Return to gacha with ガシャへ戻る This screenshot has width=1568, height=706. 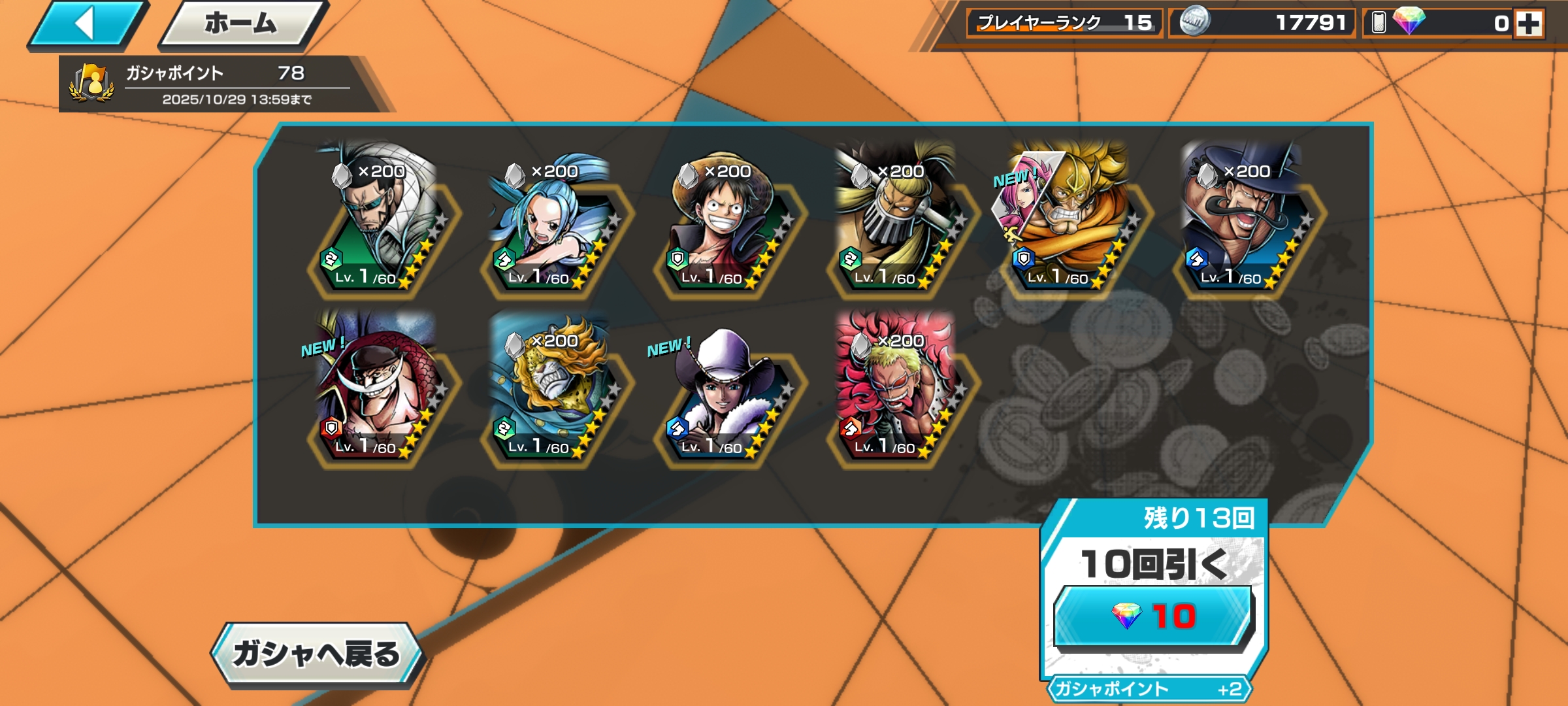[x=317, y=654]
